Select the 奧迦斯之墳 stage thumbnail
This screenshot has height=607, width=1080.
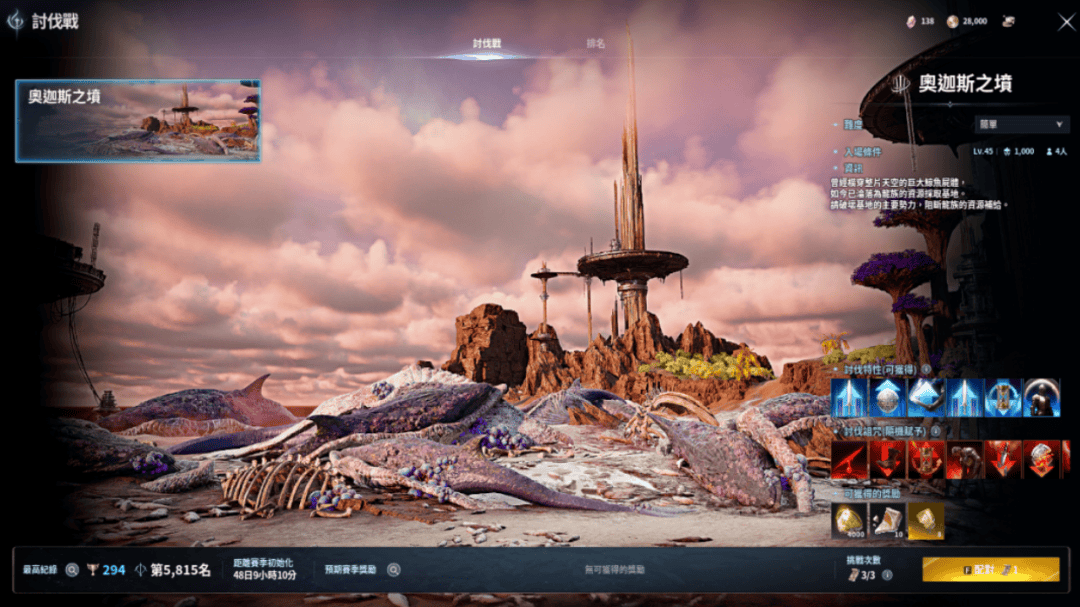(138, 121)
